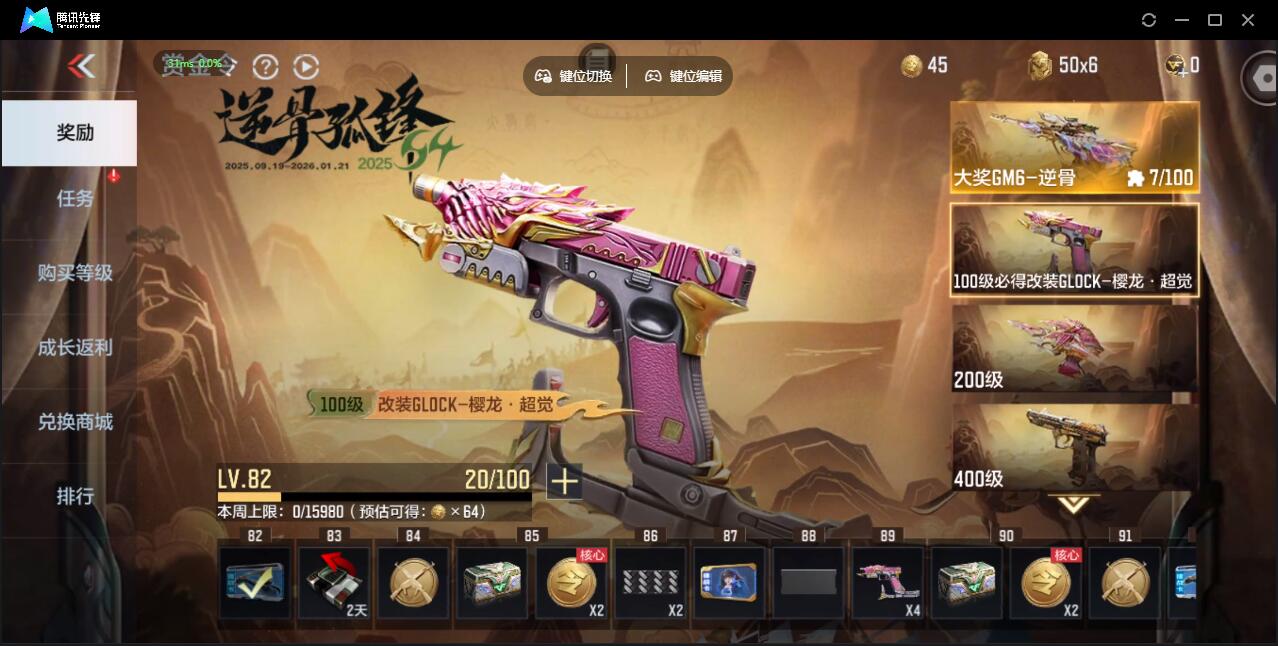Go back with the red double-arrow button
Viewport: 1278px width, 646px height.
coord(81,66)
